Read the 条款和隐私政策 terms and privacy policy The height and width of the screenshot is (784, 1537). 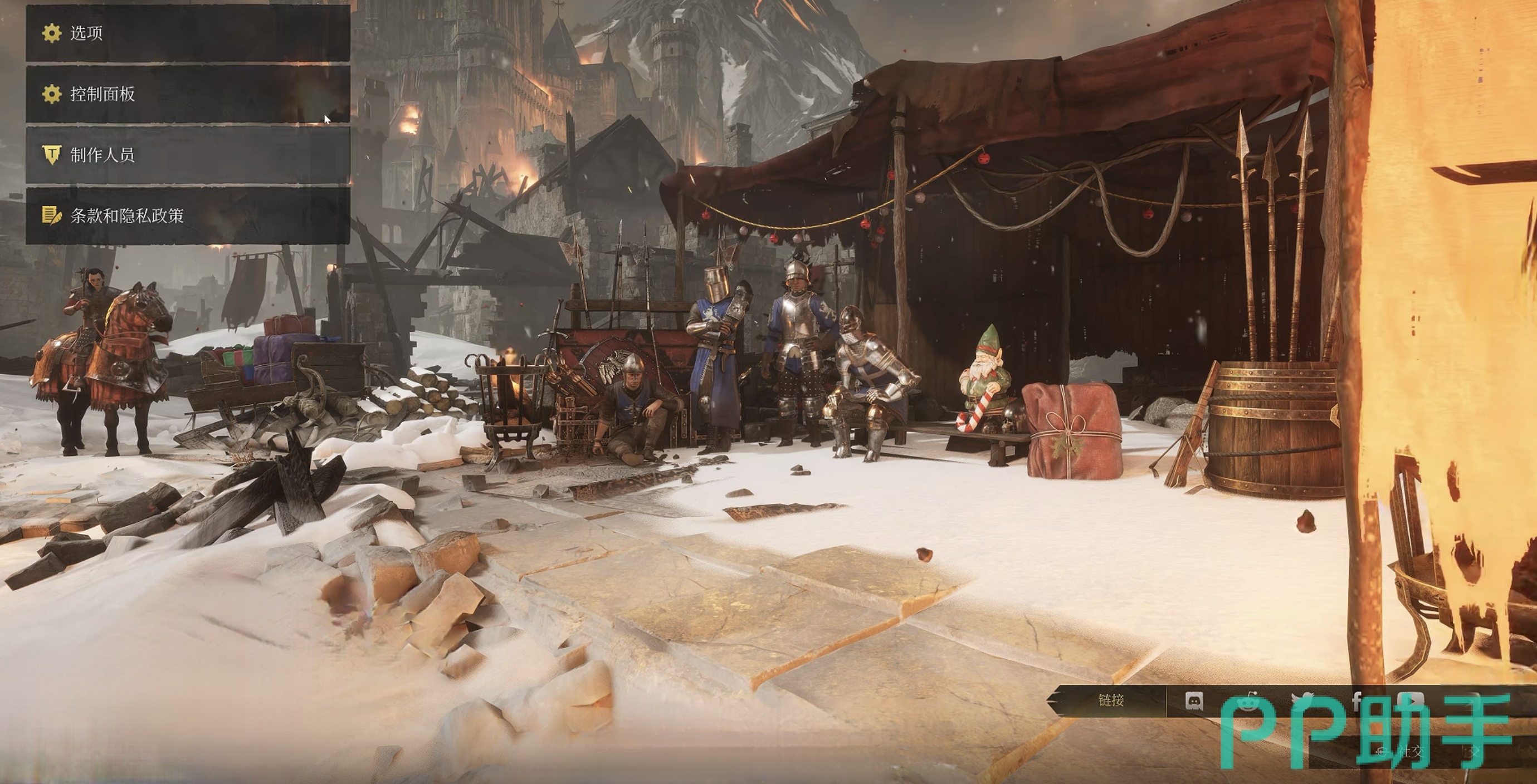coord(187,216)
